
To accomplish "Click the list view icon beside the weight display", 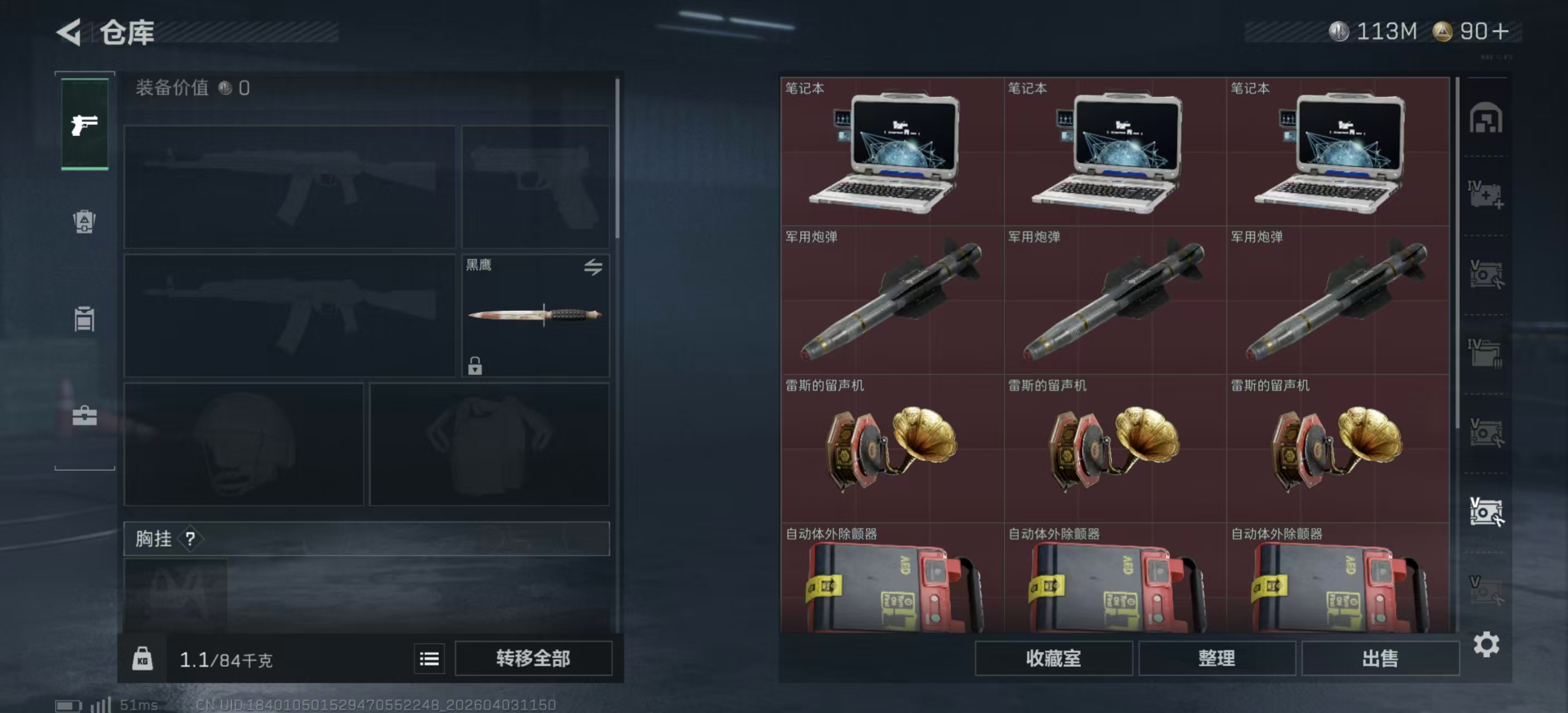I will tap(430, 659).
